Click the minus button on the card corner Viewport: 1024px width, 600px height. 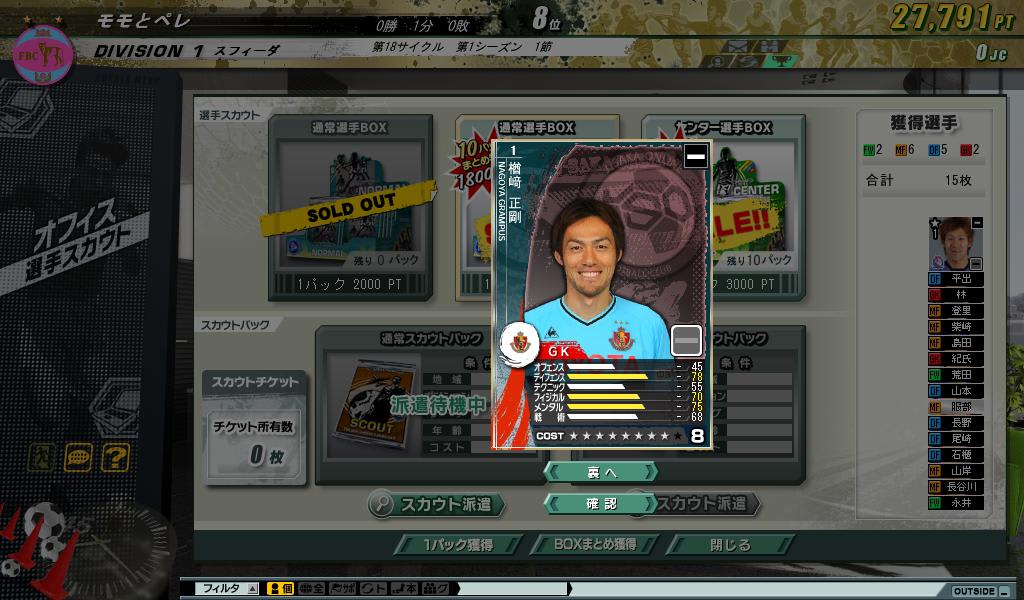coord(695,156)
